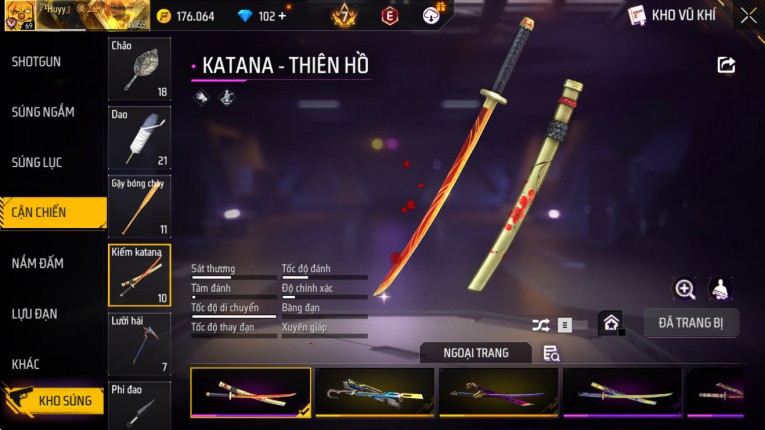765x430 pixels.
Task: Open the Kho Súng armory button
Action: [55, 401]
